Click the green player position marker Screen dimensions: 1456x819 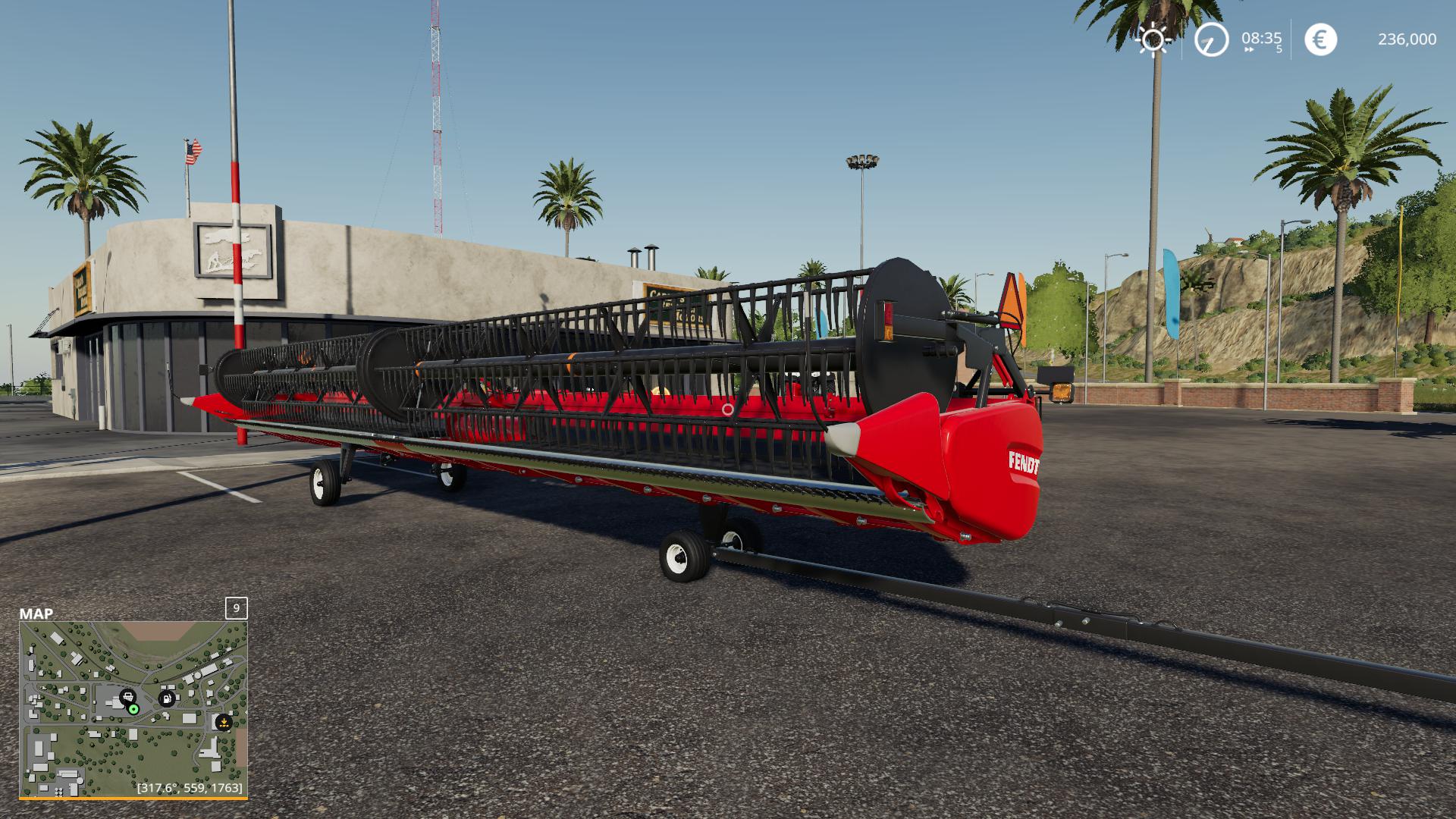(133, 709)
